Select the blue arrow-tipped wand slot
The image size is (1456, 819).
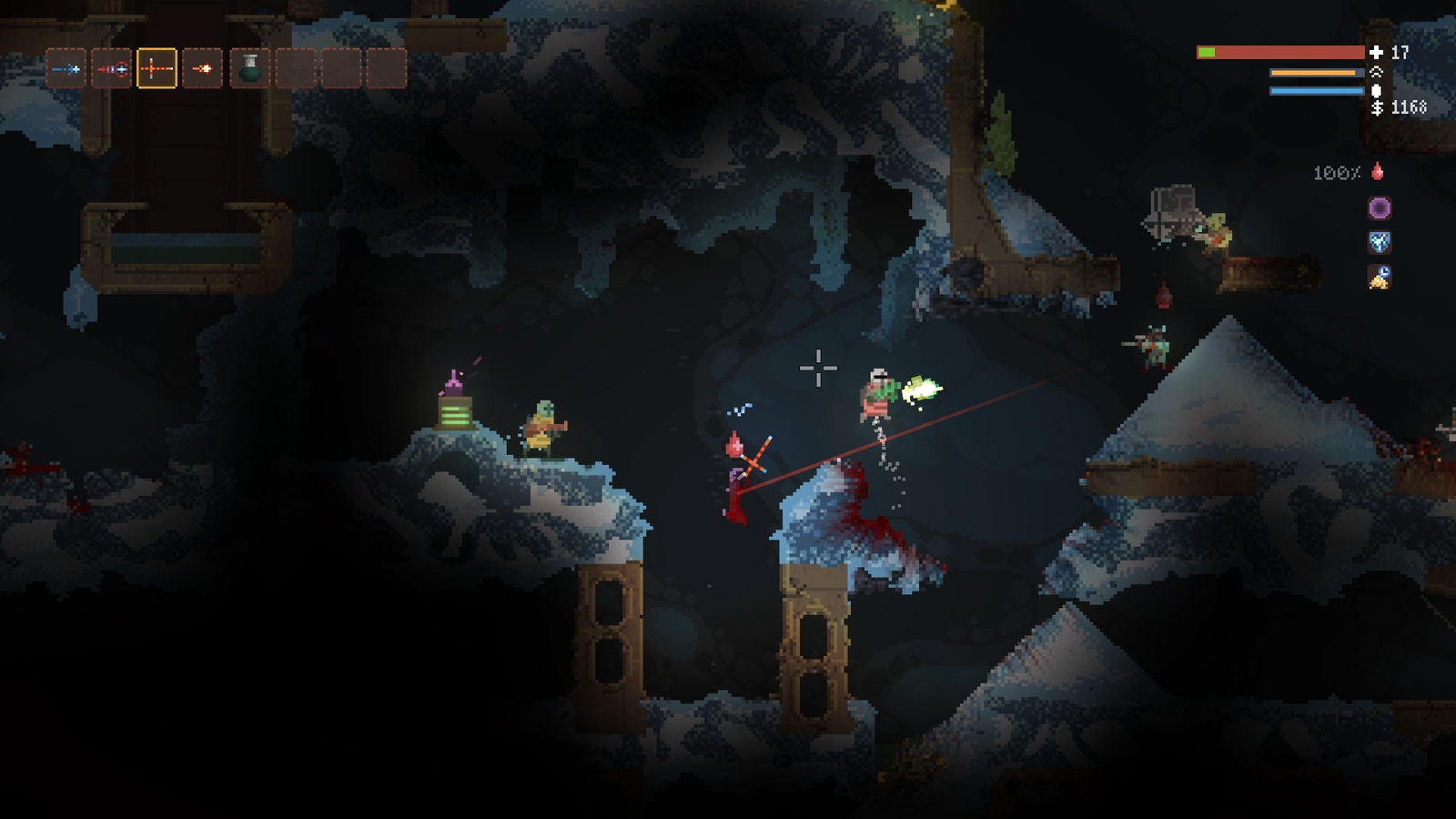click(x=66, y=69)
